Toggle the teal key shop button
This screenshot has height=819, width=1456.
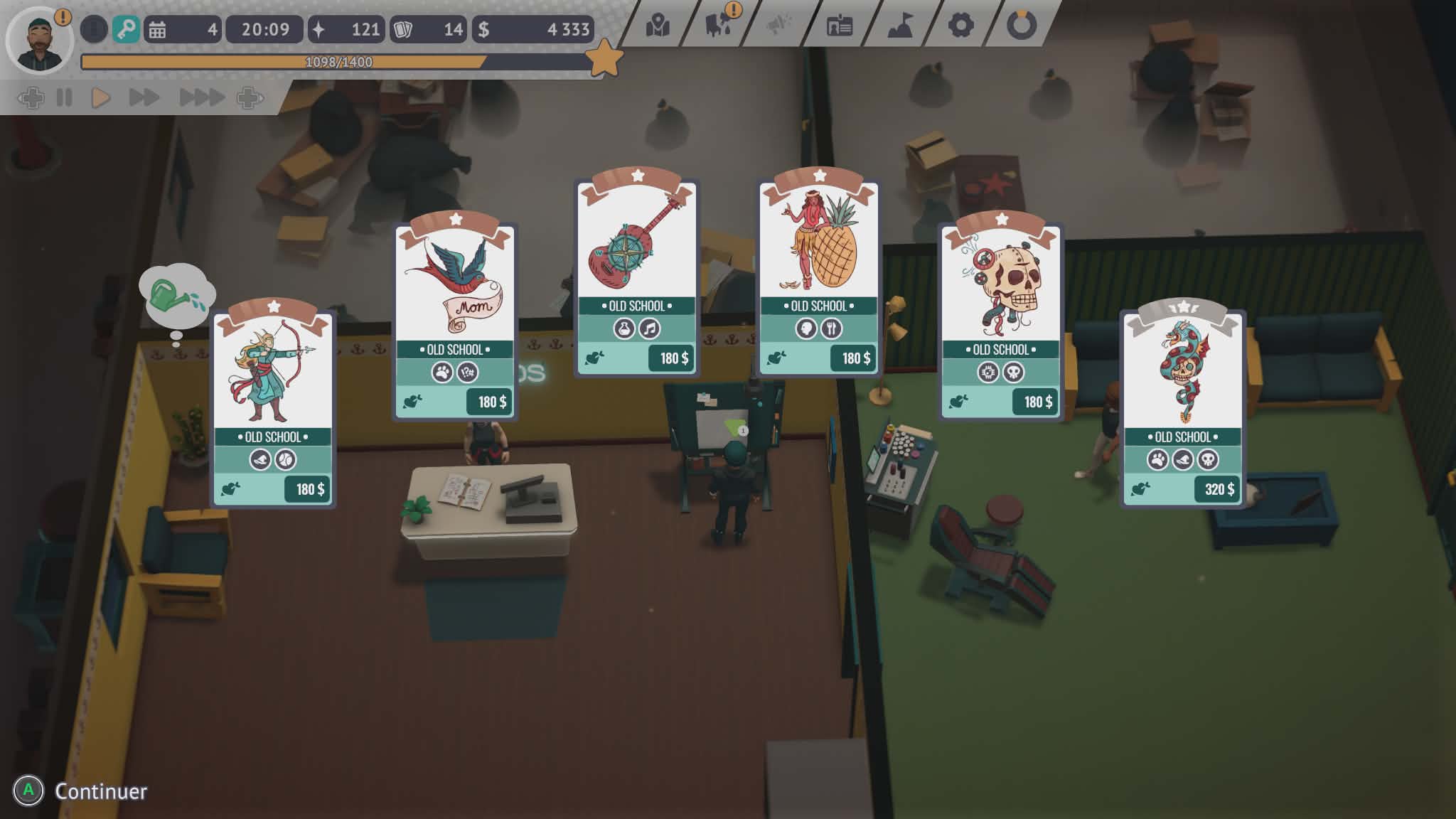pos(127,30)
